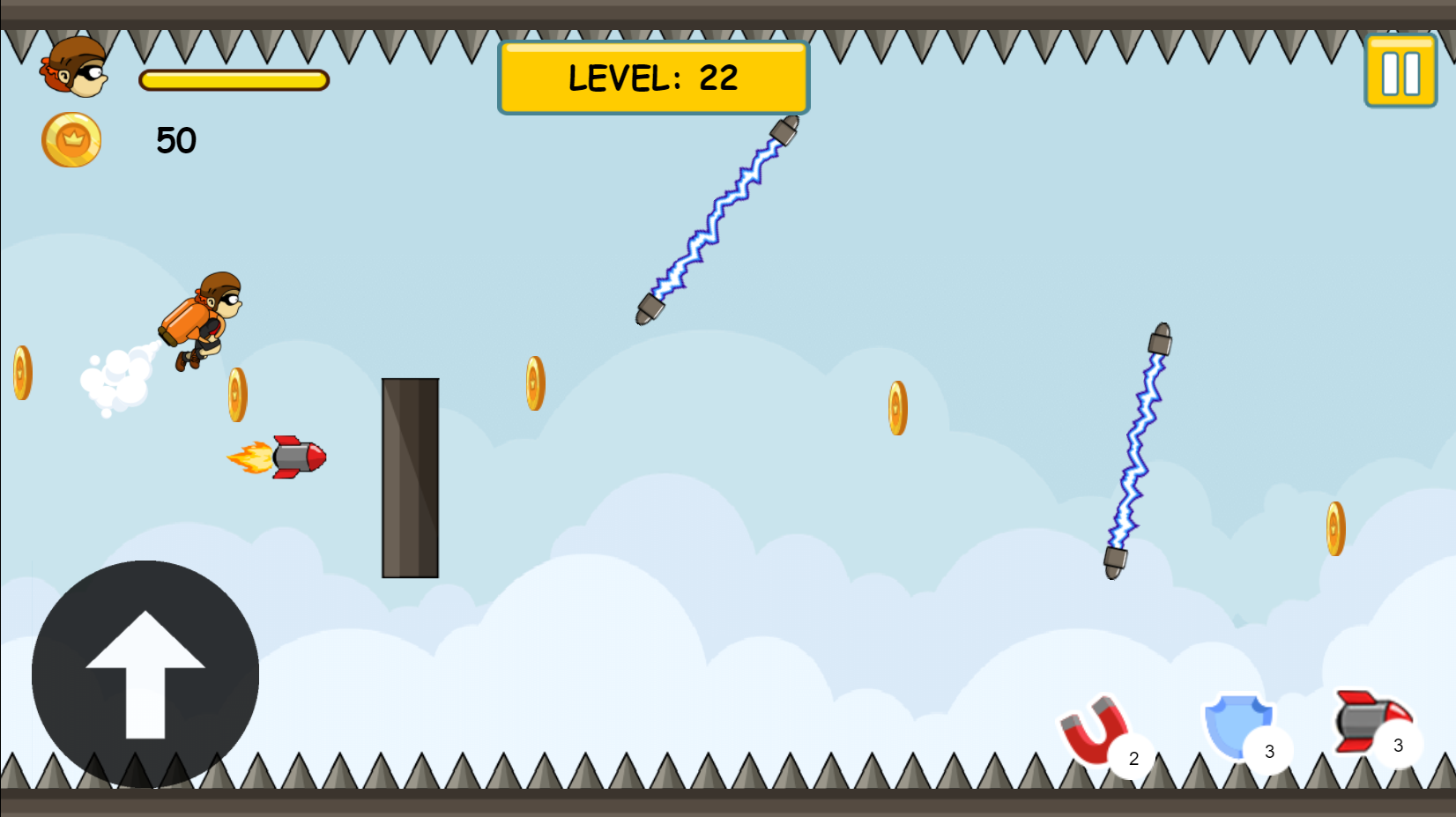Click the missile count badge showing 3
The width and height of the screenshot is (1456, 817).
(x=1399, y=745)
